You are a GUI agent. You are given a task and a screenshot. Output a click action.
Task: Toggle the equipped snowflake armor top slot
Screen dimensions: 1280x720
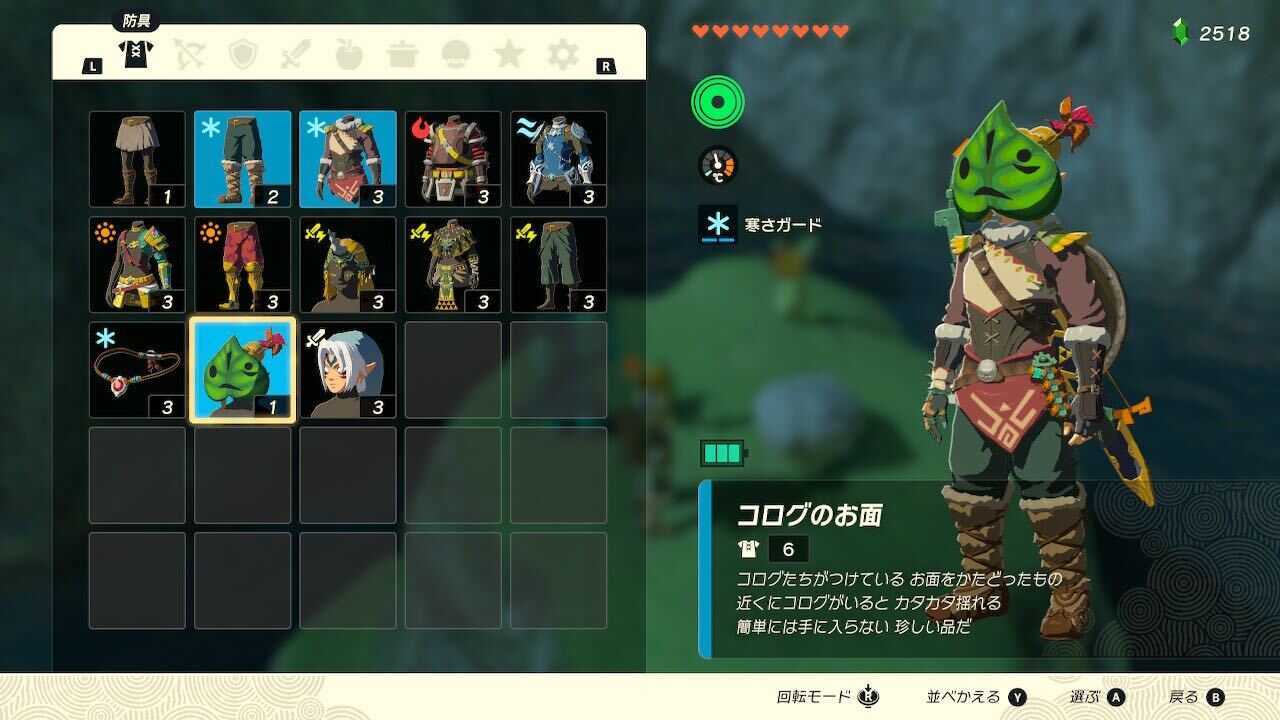346,160
